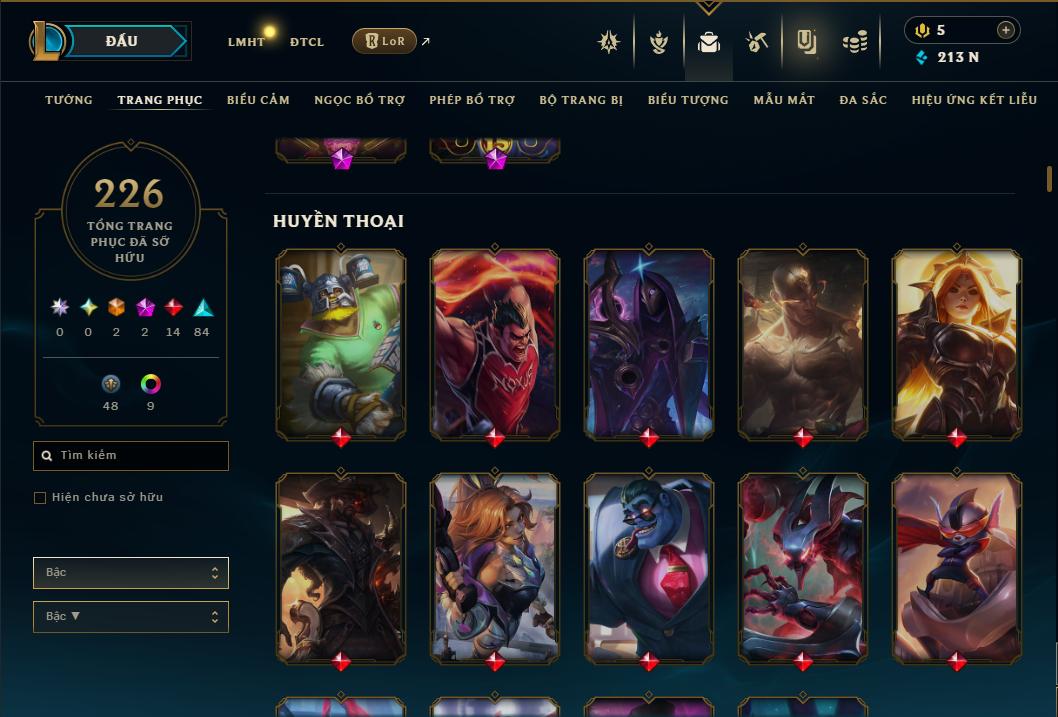Open the collection backpack icon

click(709, 42)
